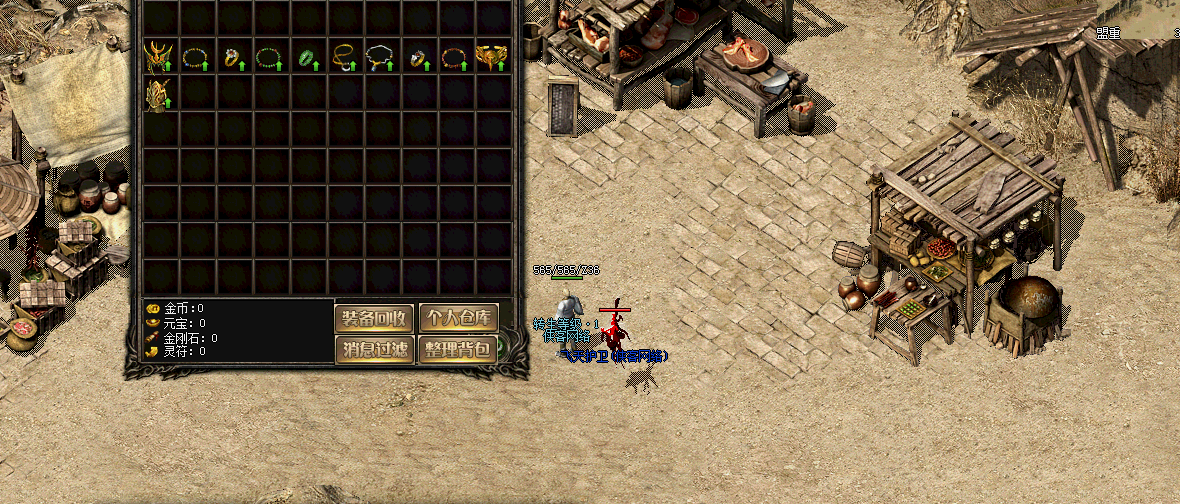Sort the bag with 整理背包
Image resolution: width=1180 pixels, height=504 pixels.
pos(458,350)
